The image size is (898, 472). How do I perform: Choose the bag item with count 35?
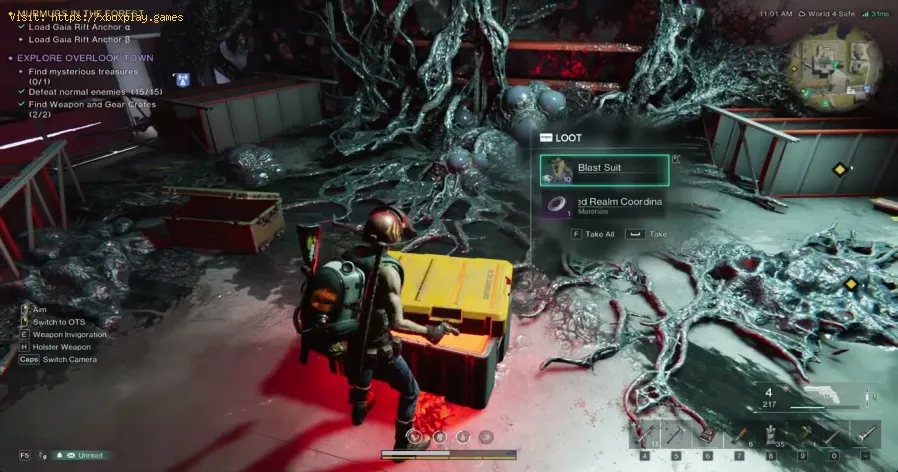770,433
